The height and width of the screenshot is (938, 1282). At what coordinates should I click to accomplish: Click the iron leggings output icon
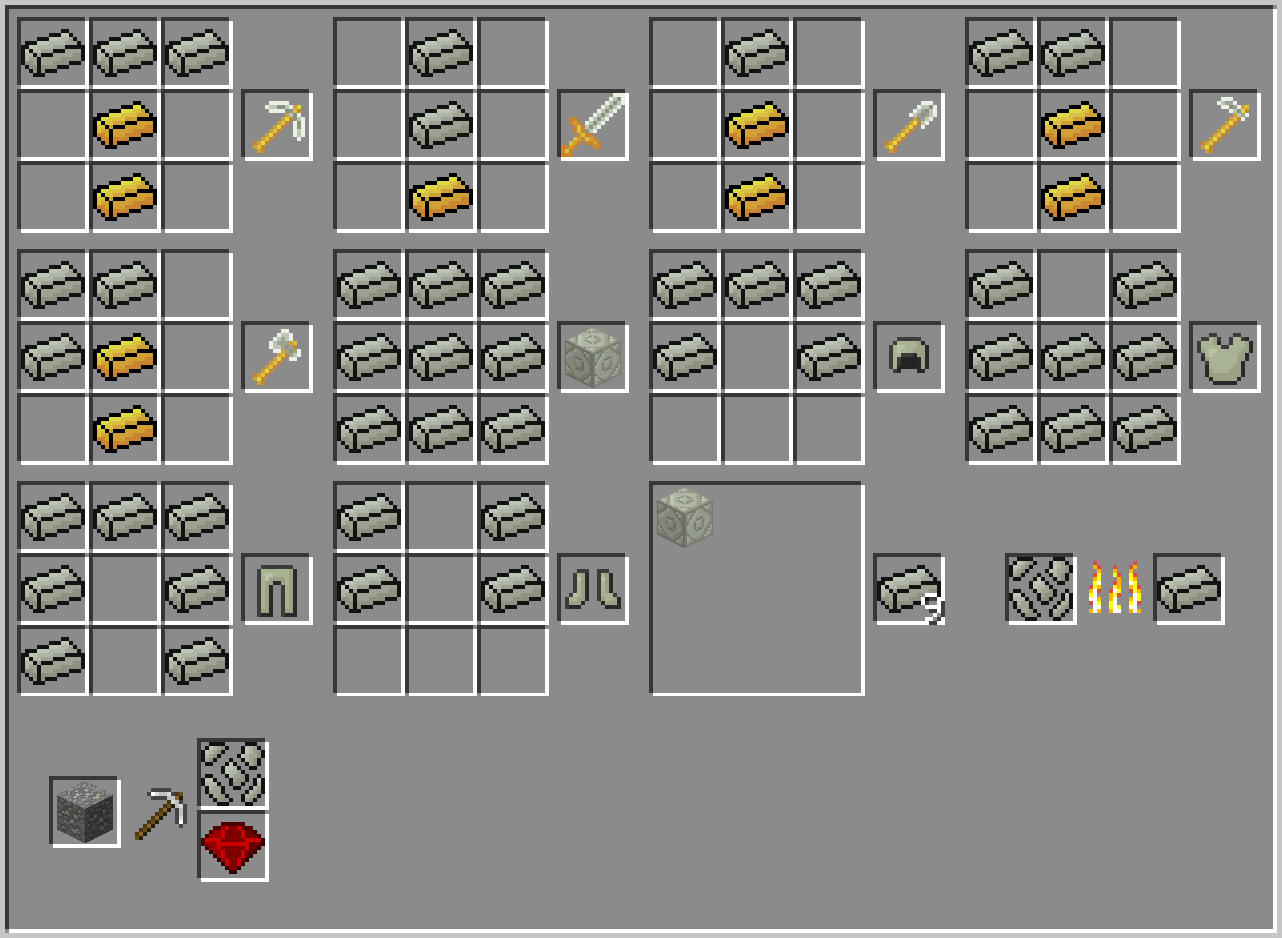277,590
